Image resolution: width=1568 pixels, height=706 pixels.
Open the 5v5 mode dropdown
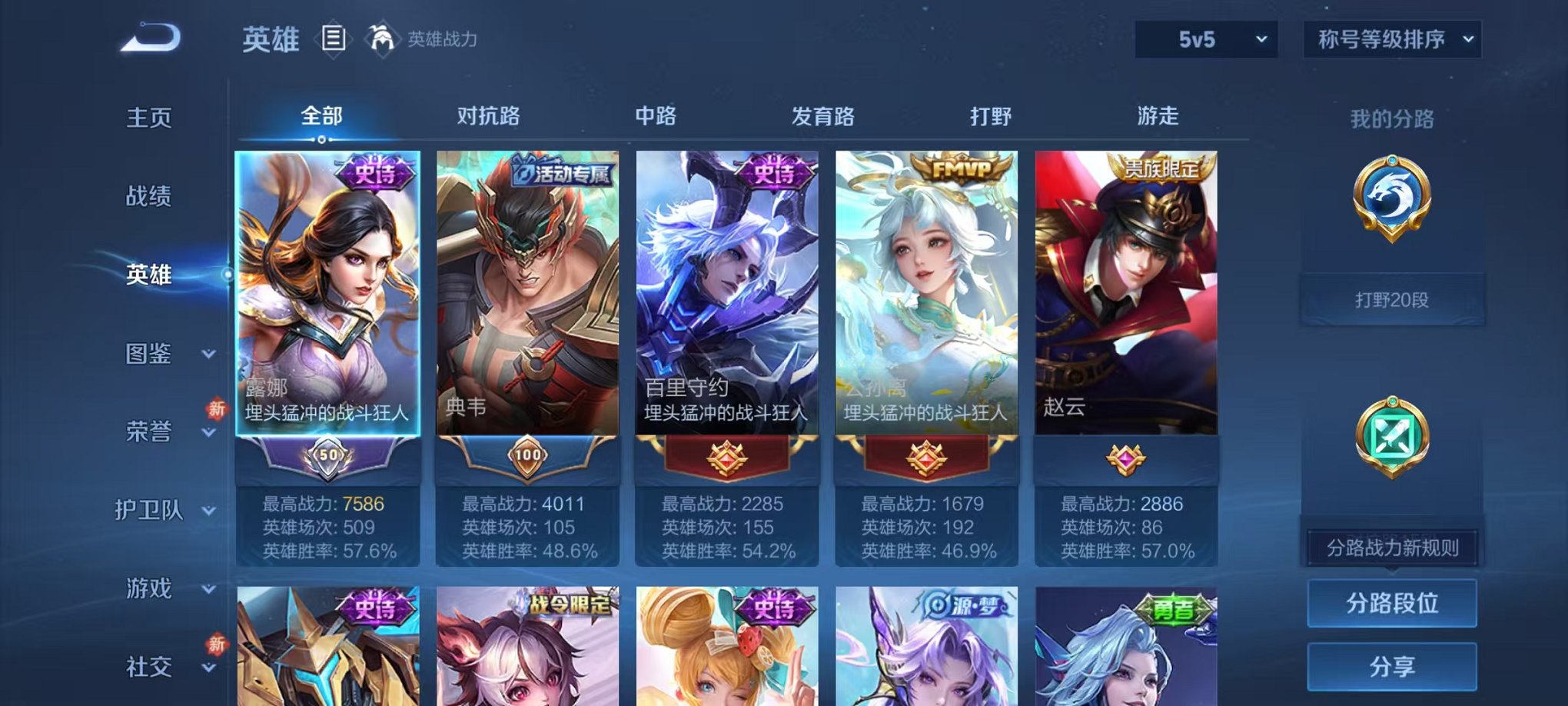click(1204, 37)
